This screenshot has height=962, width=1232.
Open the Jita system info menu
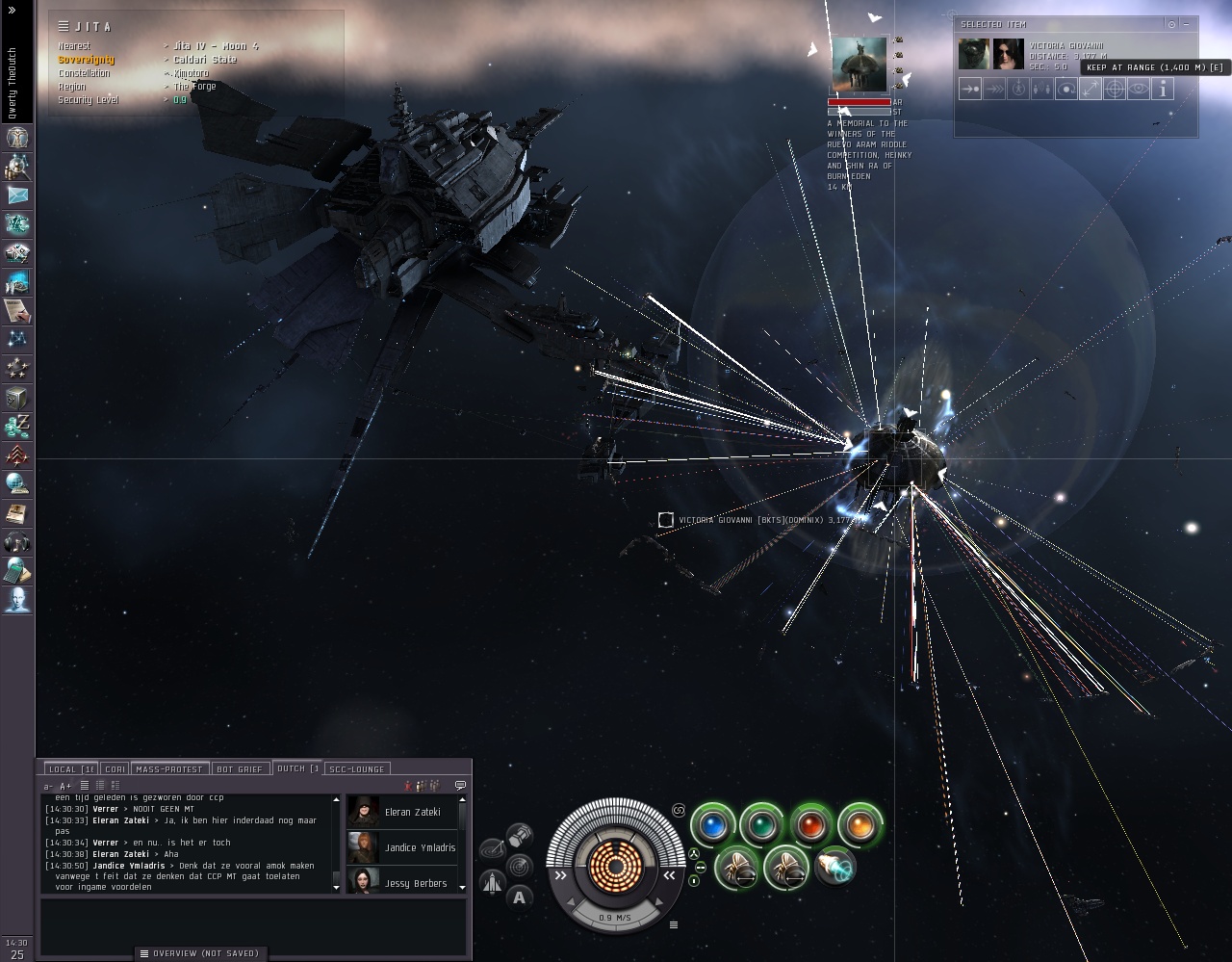click(x=64, y=26)
